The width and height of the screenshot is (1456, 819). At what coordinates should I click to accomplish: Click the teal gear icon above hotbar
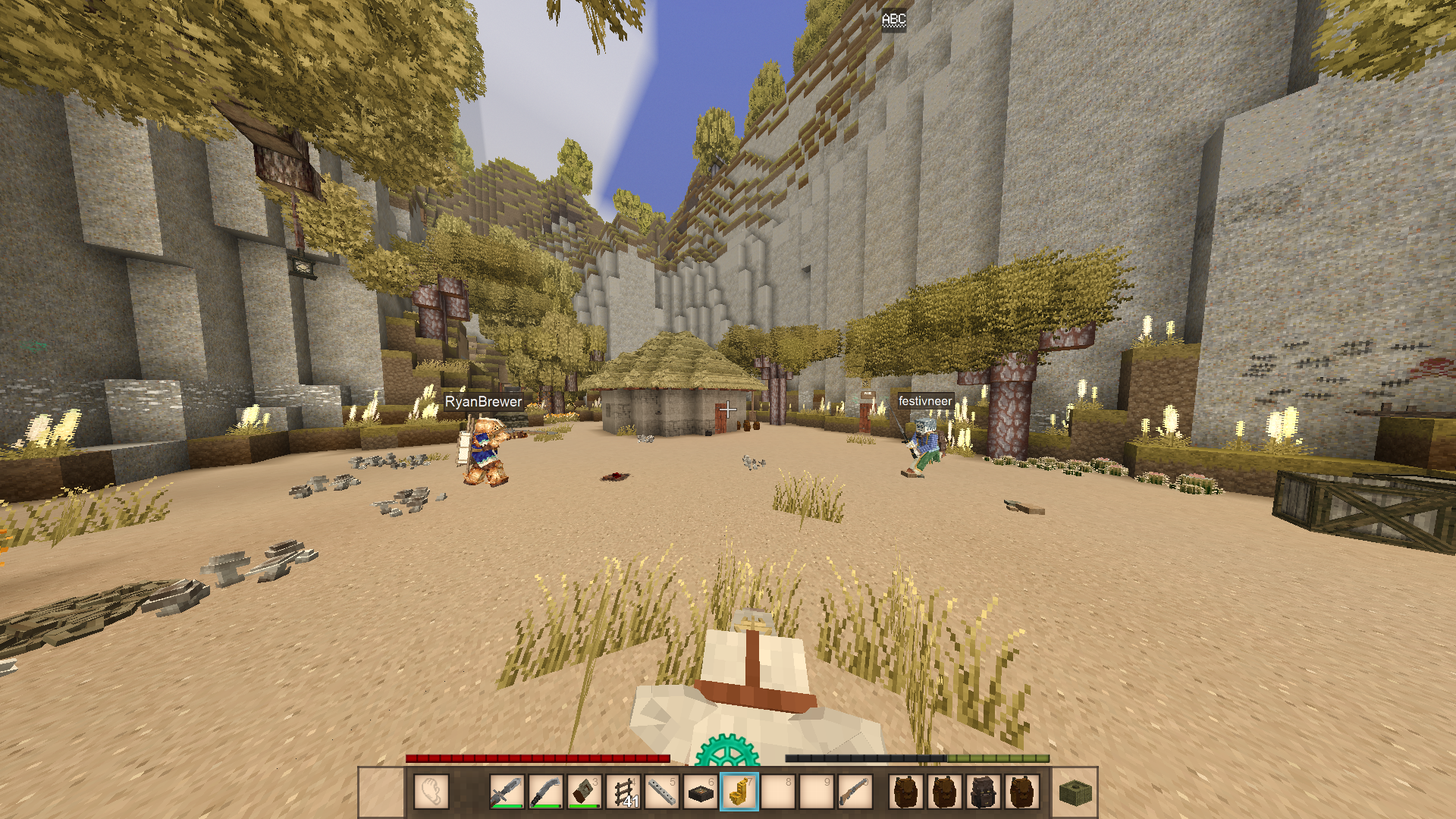click(726, 751)
